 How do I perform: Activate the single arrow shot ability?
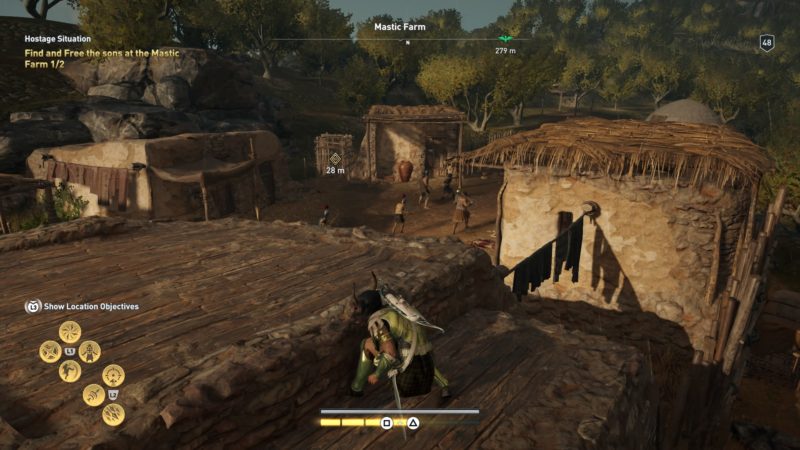[x=93, y=395]
